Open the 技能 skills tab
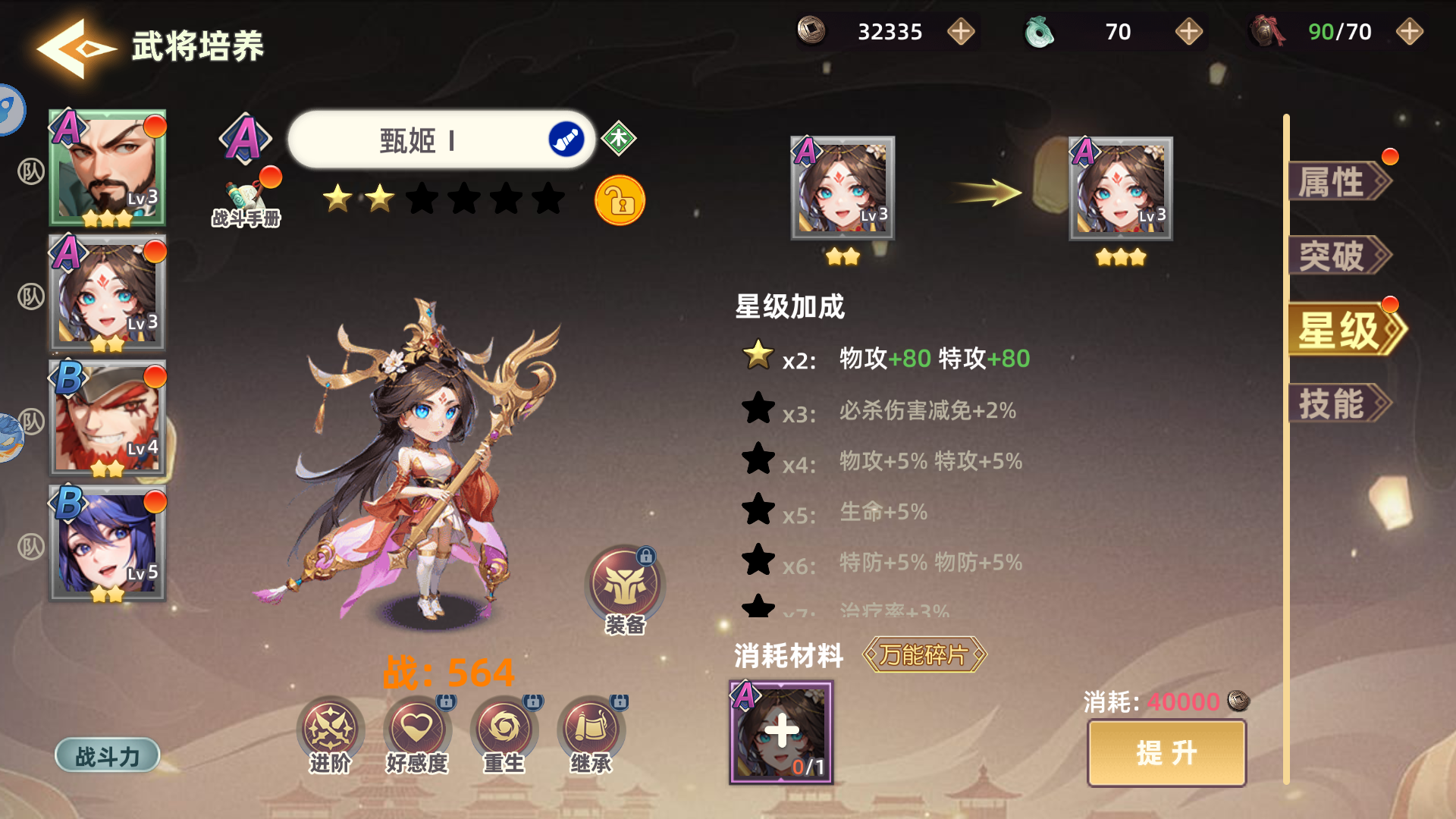The height and width of the screenshot is (819, 1456). coord(1337,400)
